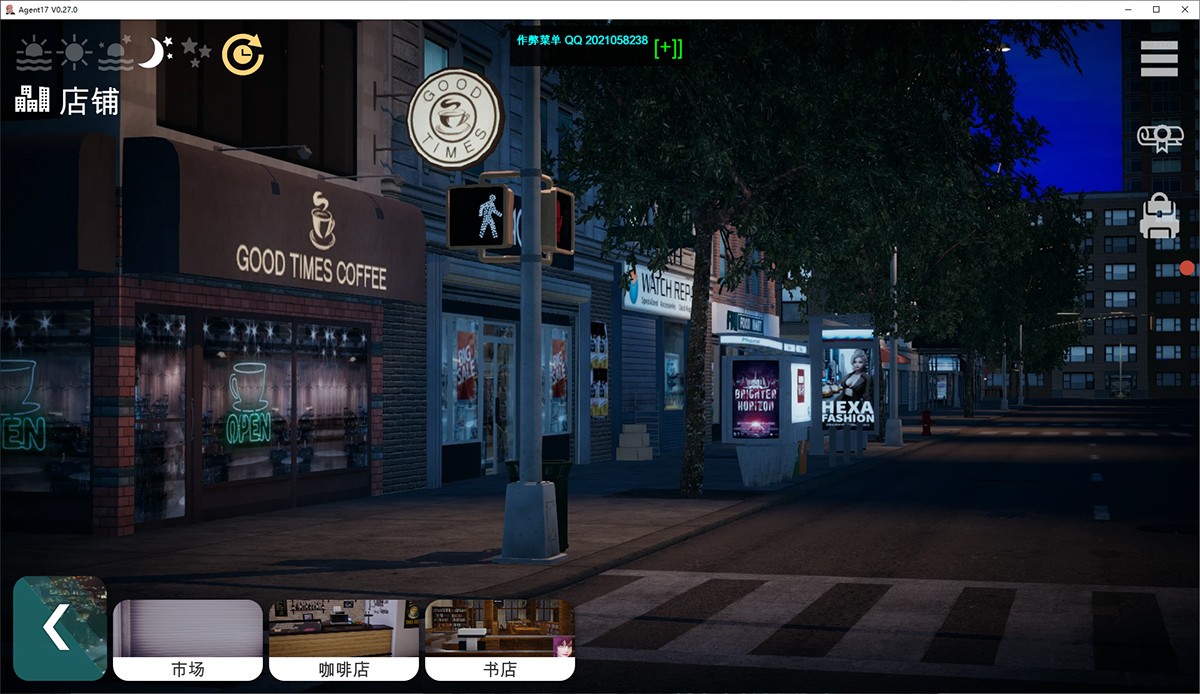Visit the 书店 location
Viewport: 1200px width, 694px height.
(x=500, y=640)
